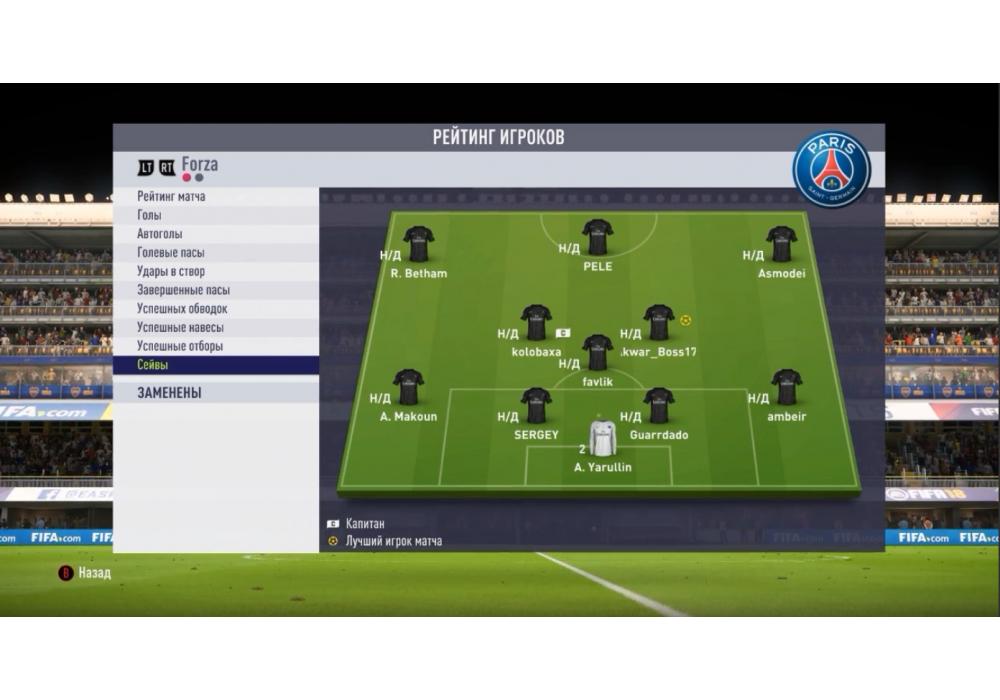The width and height of the screenshot is (1000, 700).
Task: Open Успешные отборы stat
Action: (180, 346)
